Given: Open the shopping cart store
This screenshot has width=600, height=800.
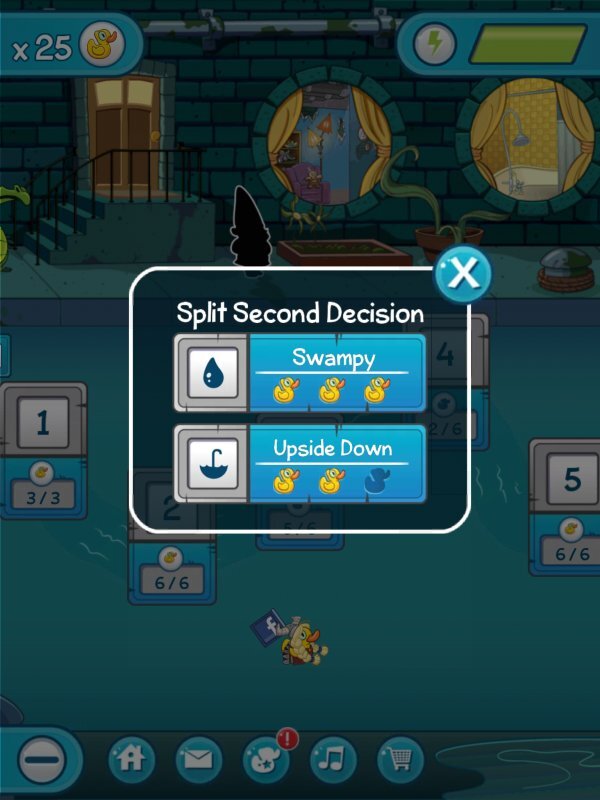Looking at the screenshot, I should 401,760.
